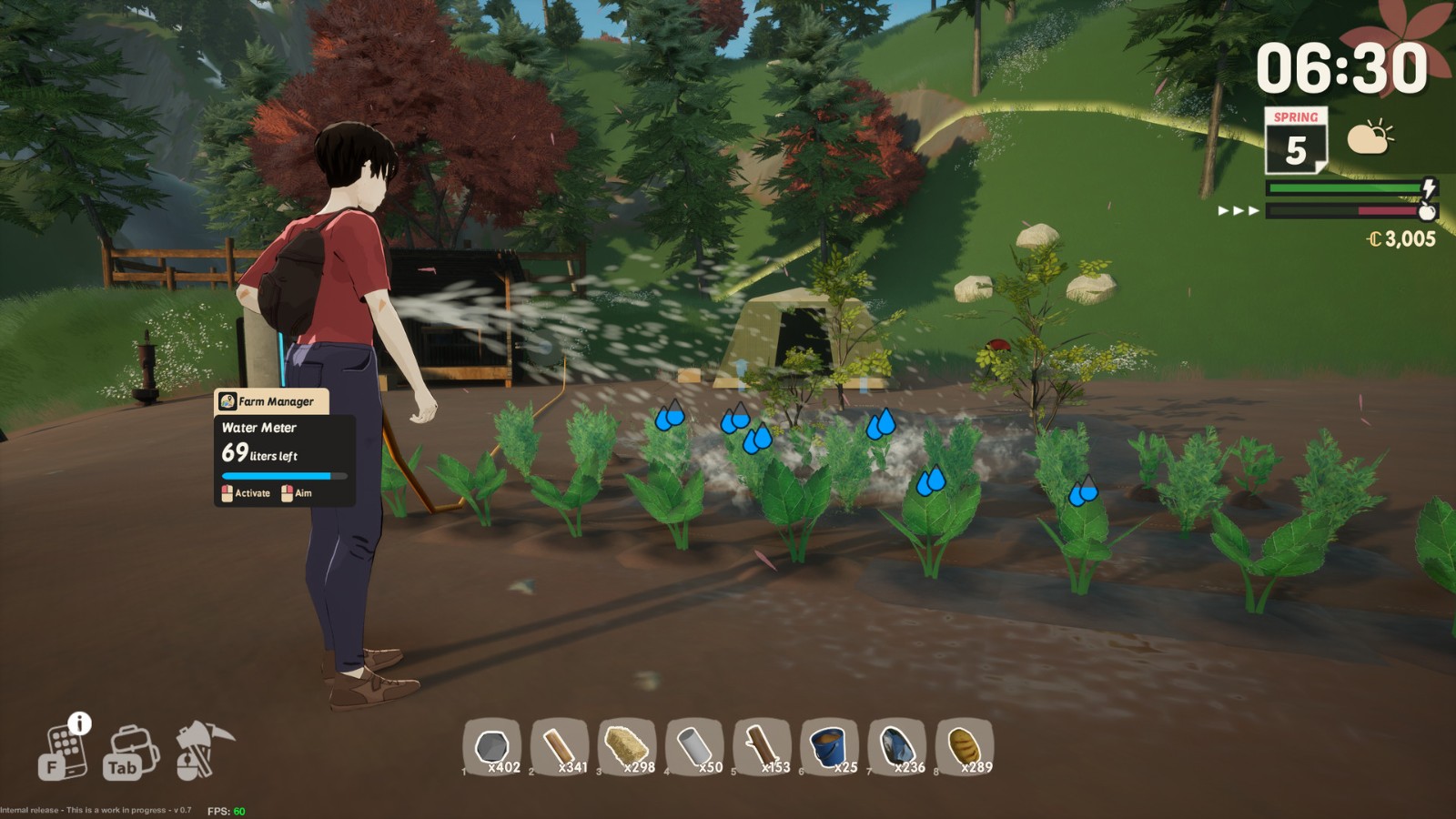The image size is (1456, 819).
Task: Choose the blue bucket hotbar slot
Action: (x=829, y=747)
